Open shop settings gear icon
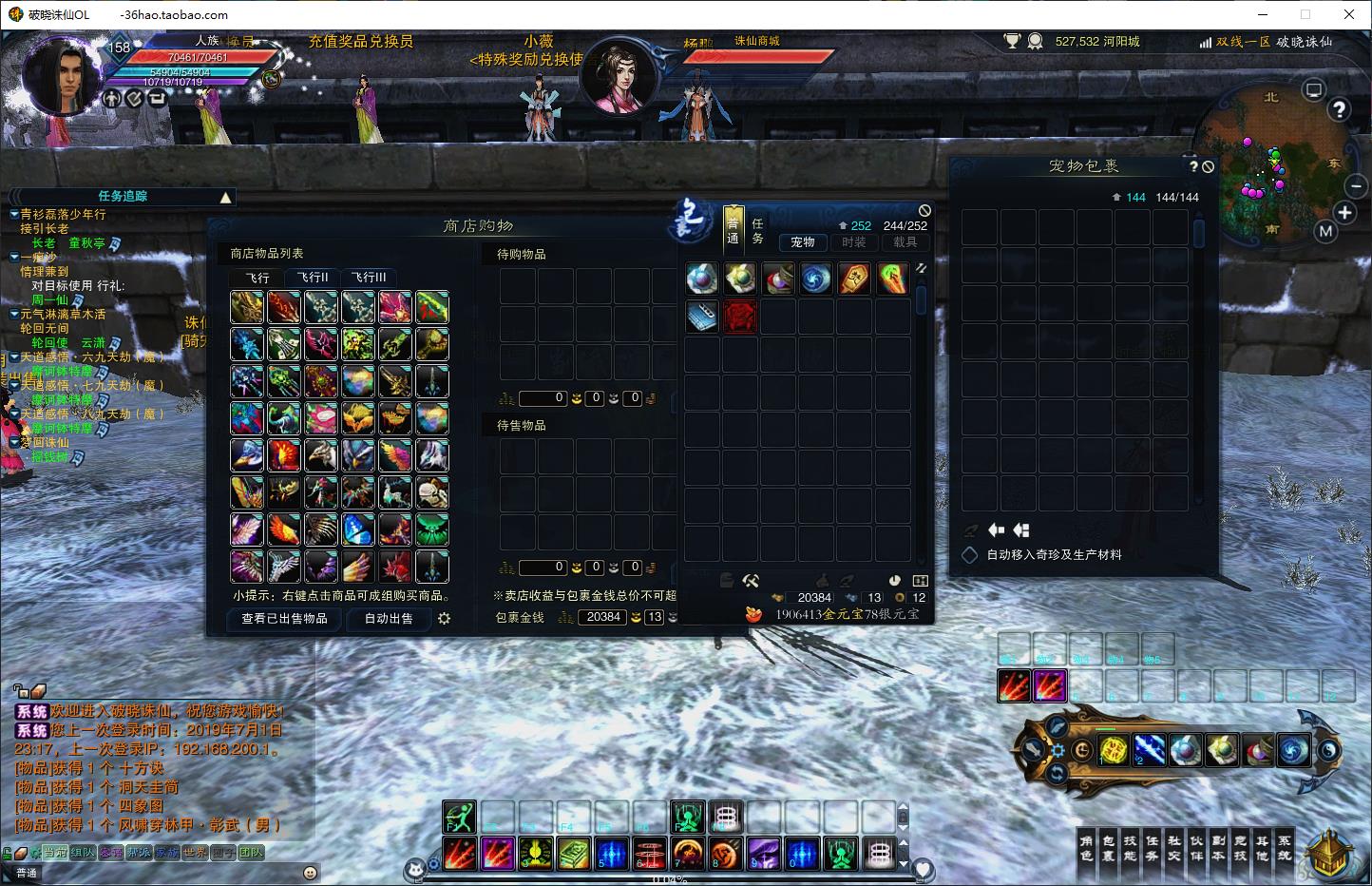 (444, 618)
